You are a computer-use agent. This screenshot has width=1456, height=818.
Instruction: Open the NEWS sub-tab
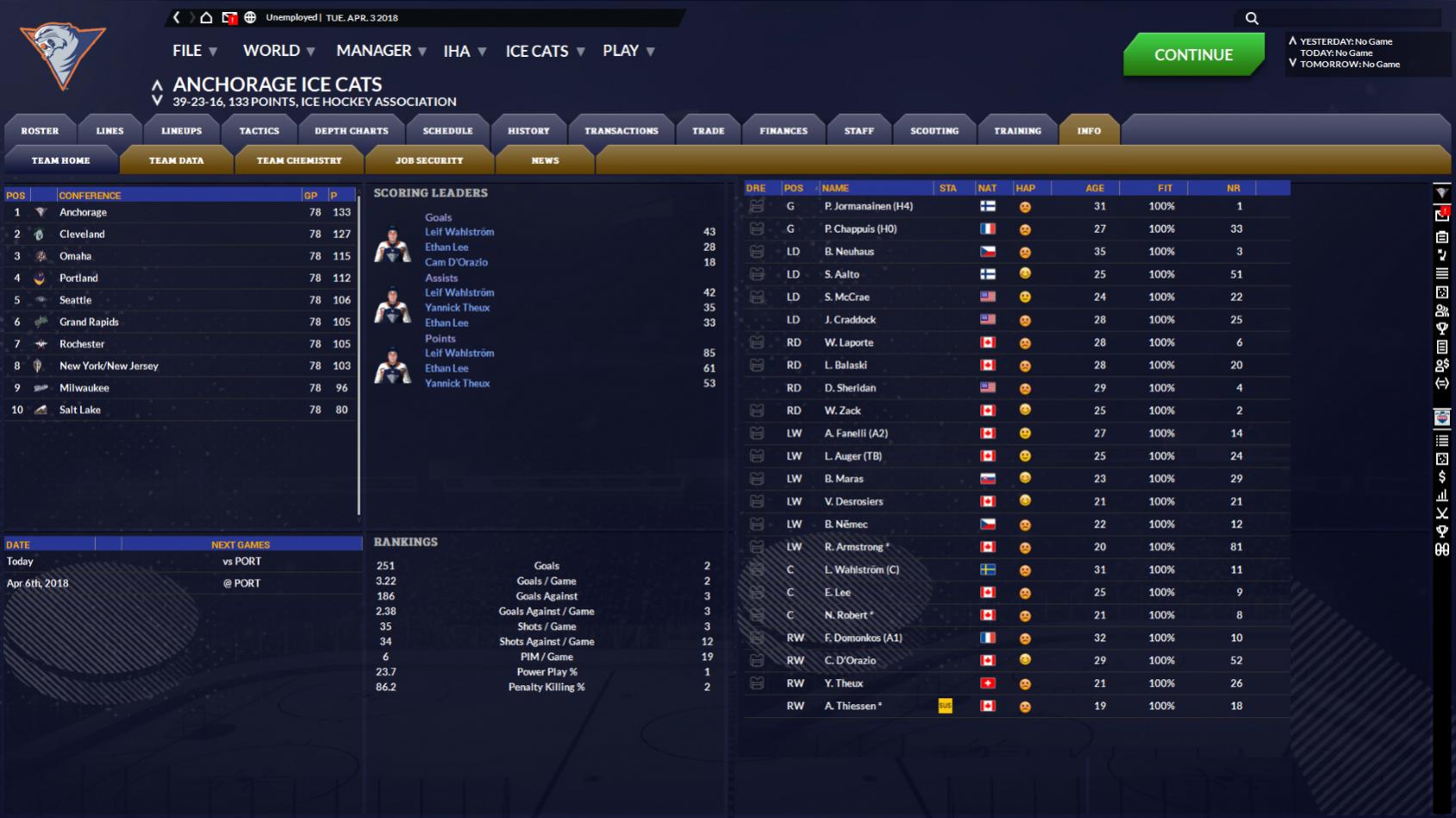[x=545, y=160]
